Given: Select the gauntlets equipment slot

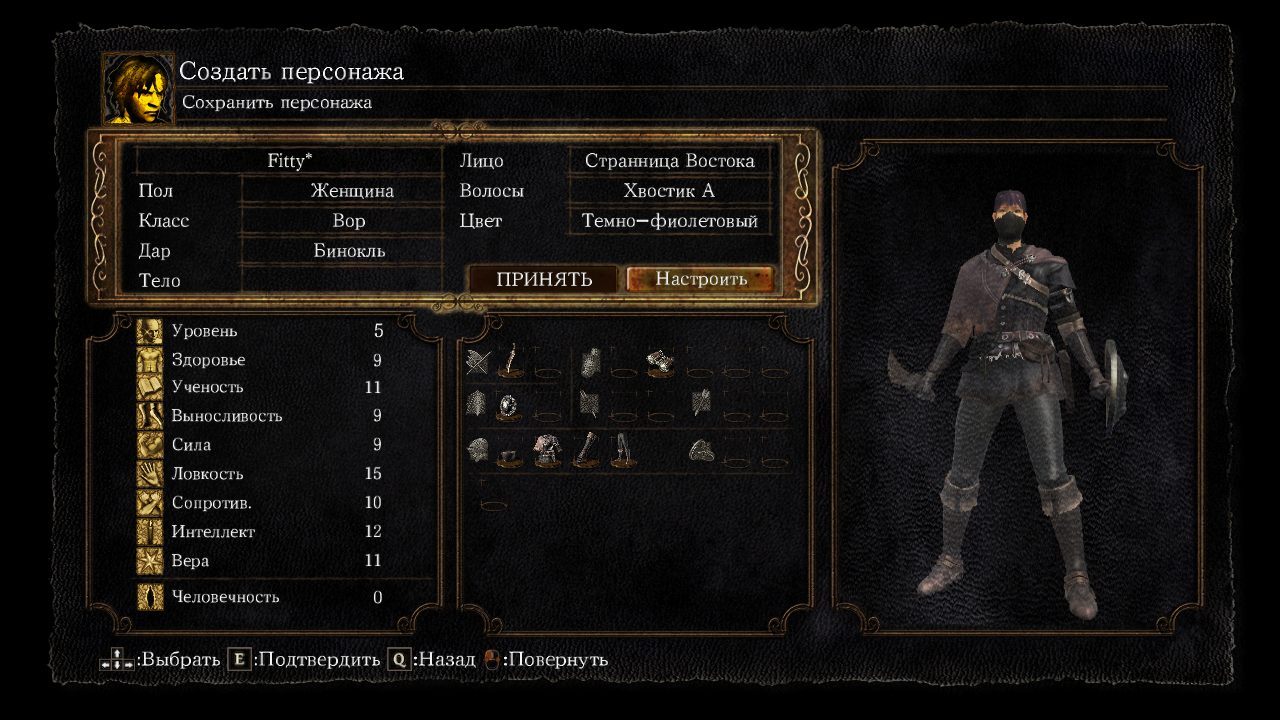Looking at the screenshot, I should click(588, 448).
